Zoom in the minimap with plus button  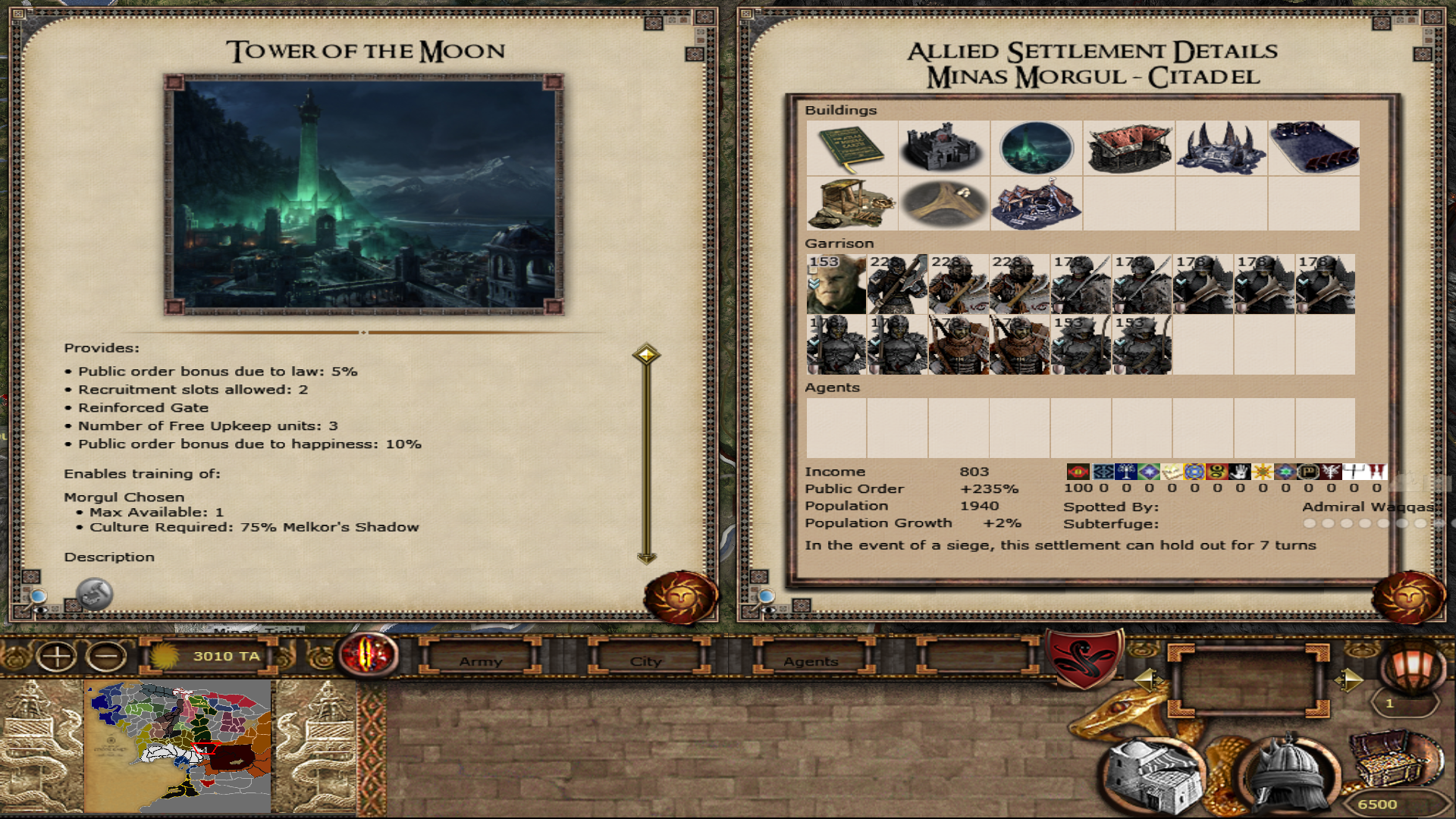[x=57, y=656]
